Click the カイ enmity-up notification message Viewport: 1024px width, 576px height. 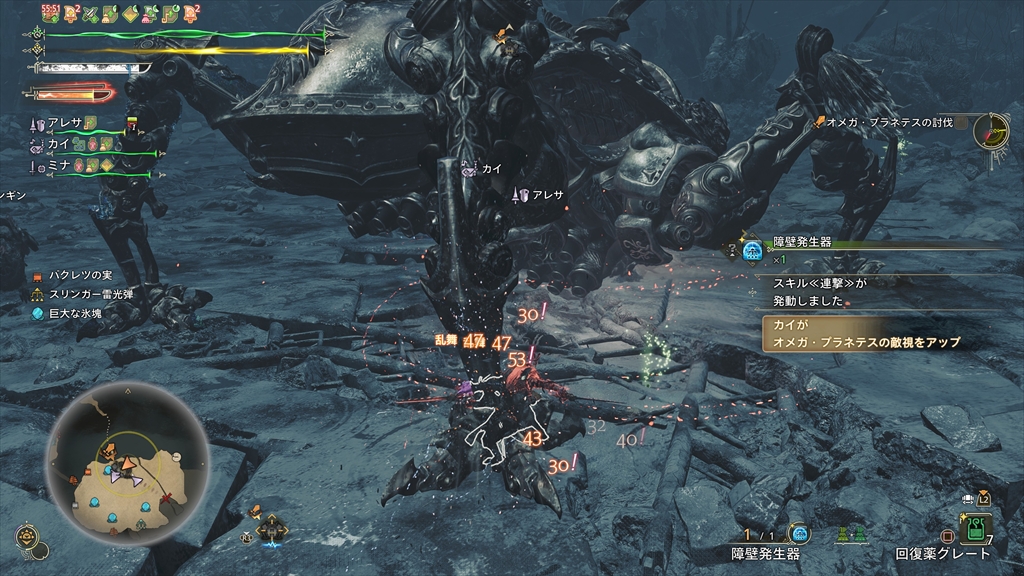(x=865, y=335)
